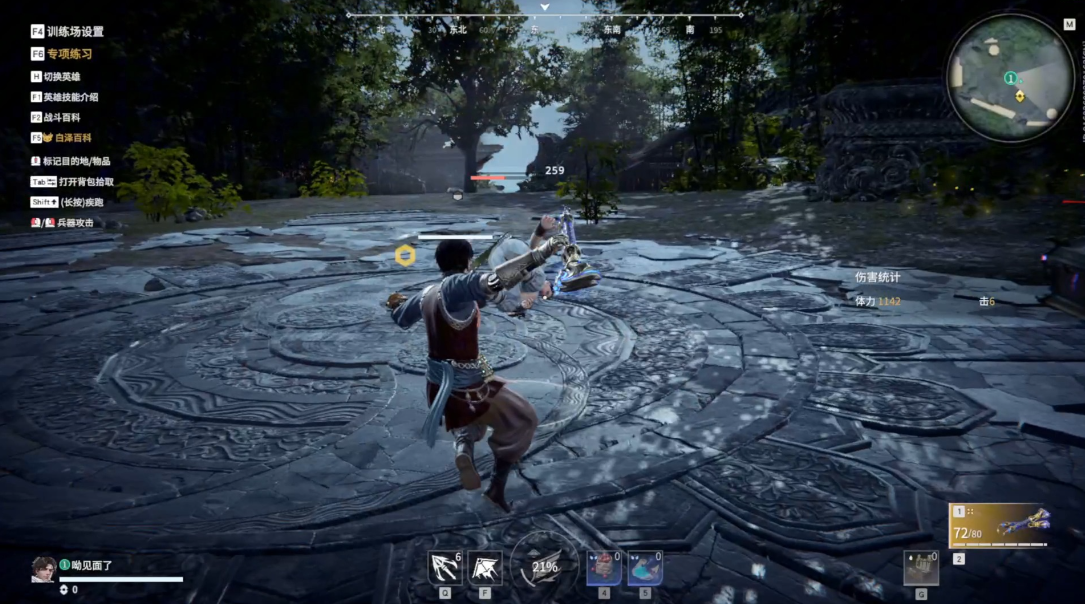Activate the Q hero skill icon

pyautogui.click(x=444, y=568)
